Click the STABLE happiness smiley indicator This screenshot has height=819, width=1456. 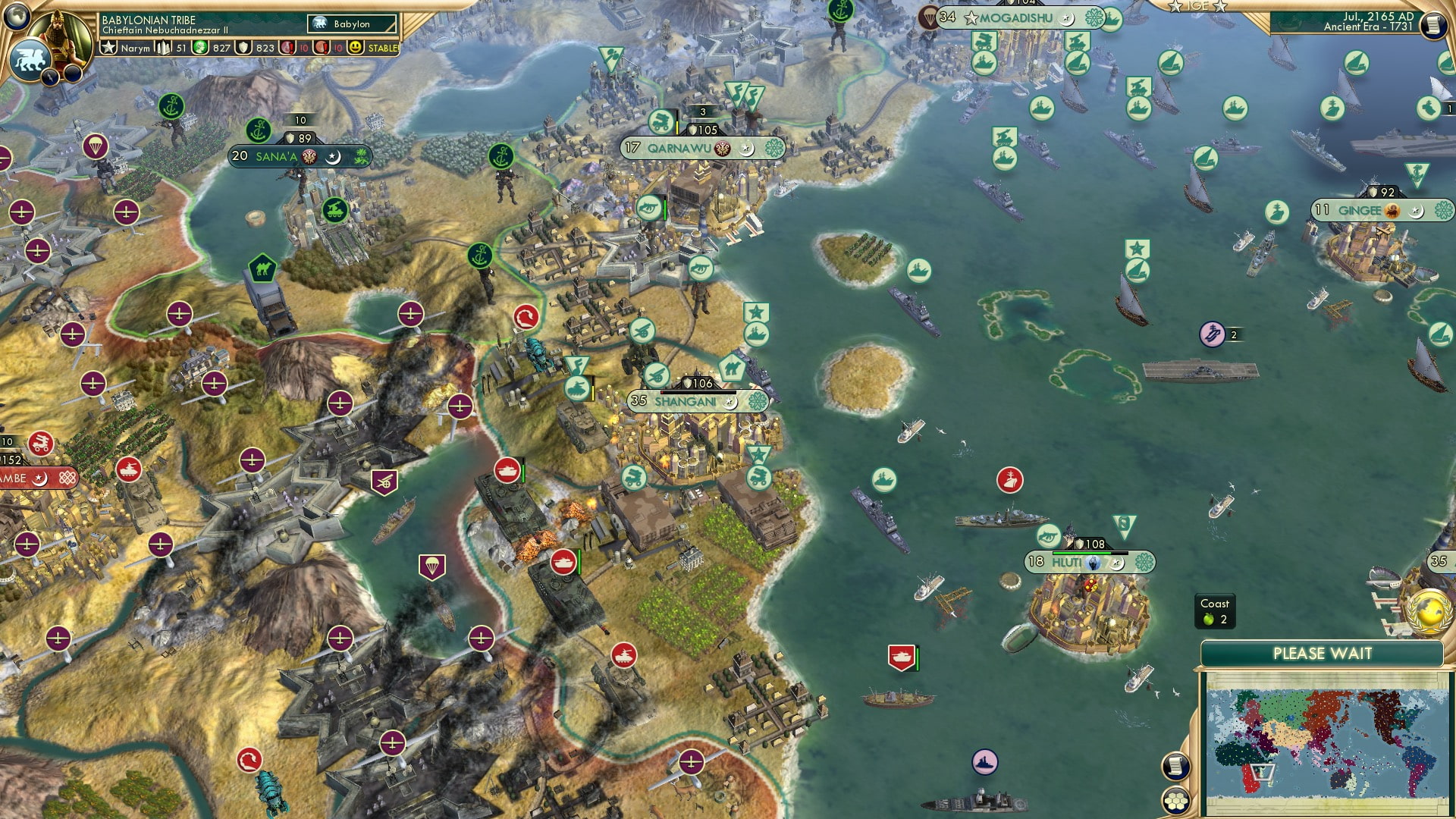coord(356,48)
